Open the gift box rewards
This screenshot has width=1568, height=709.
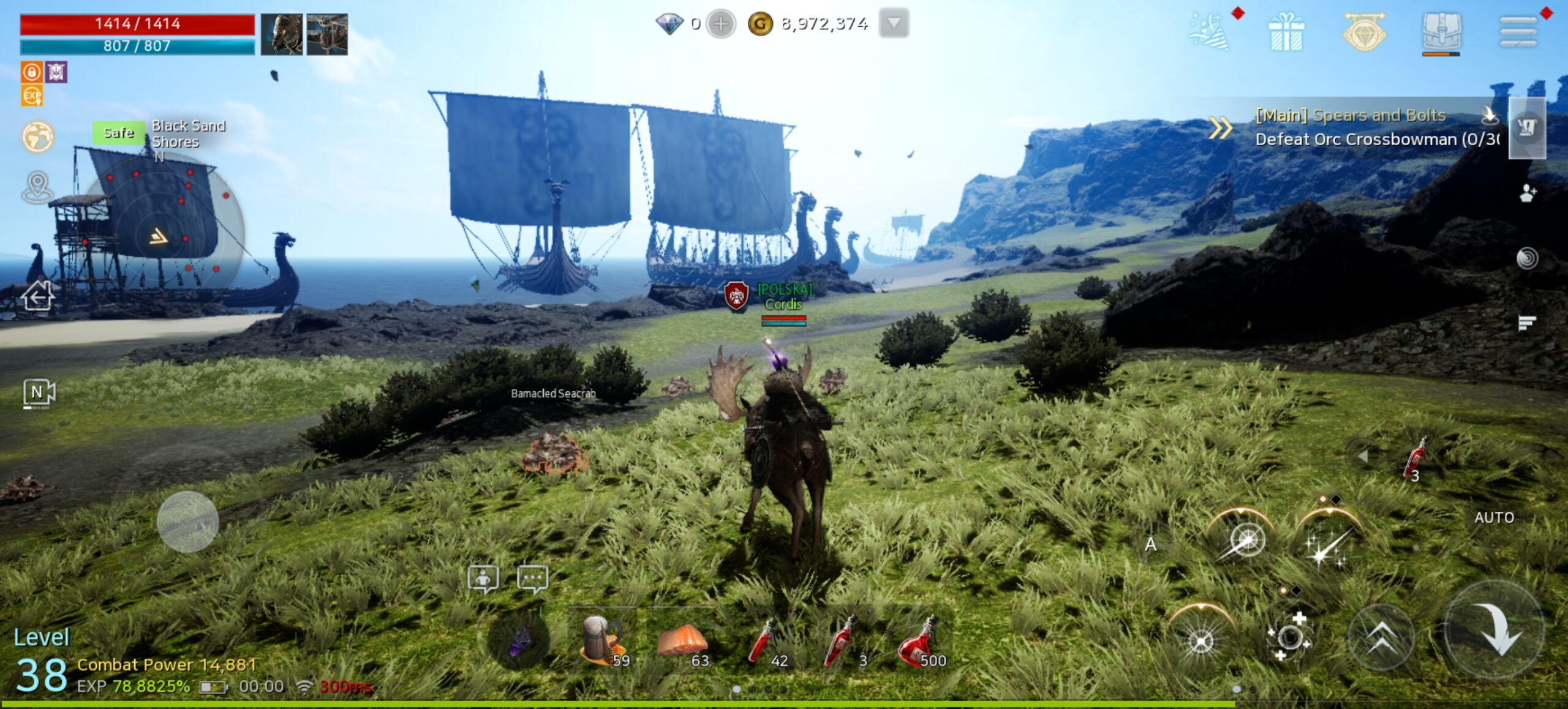coord(1286,32)
